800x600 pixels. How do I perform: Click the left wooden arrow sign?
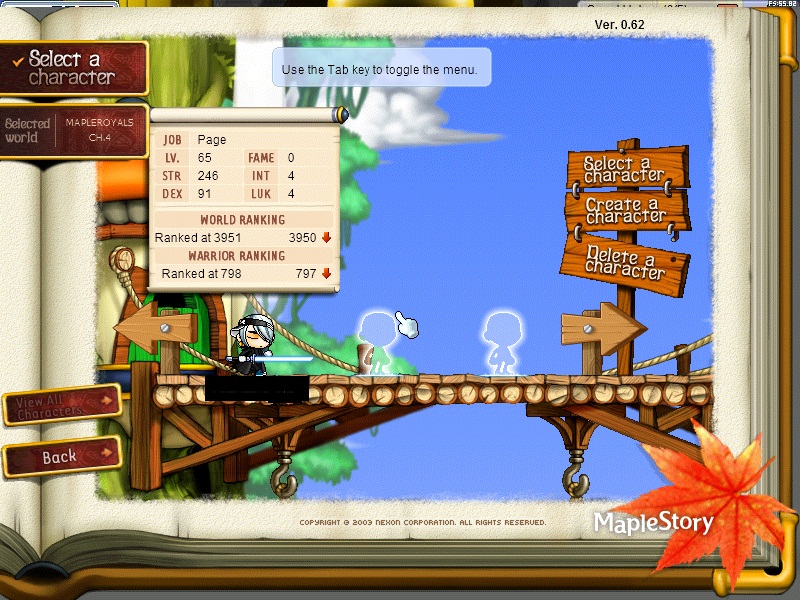click(152, 330)
